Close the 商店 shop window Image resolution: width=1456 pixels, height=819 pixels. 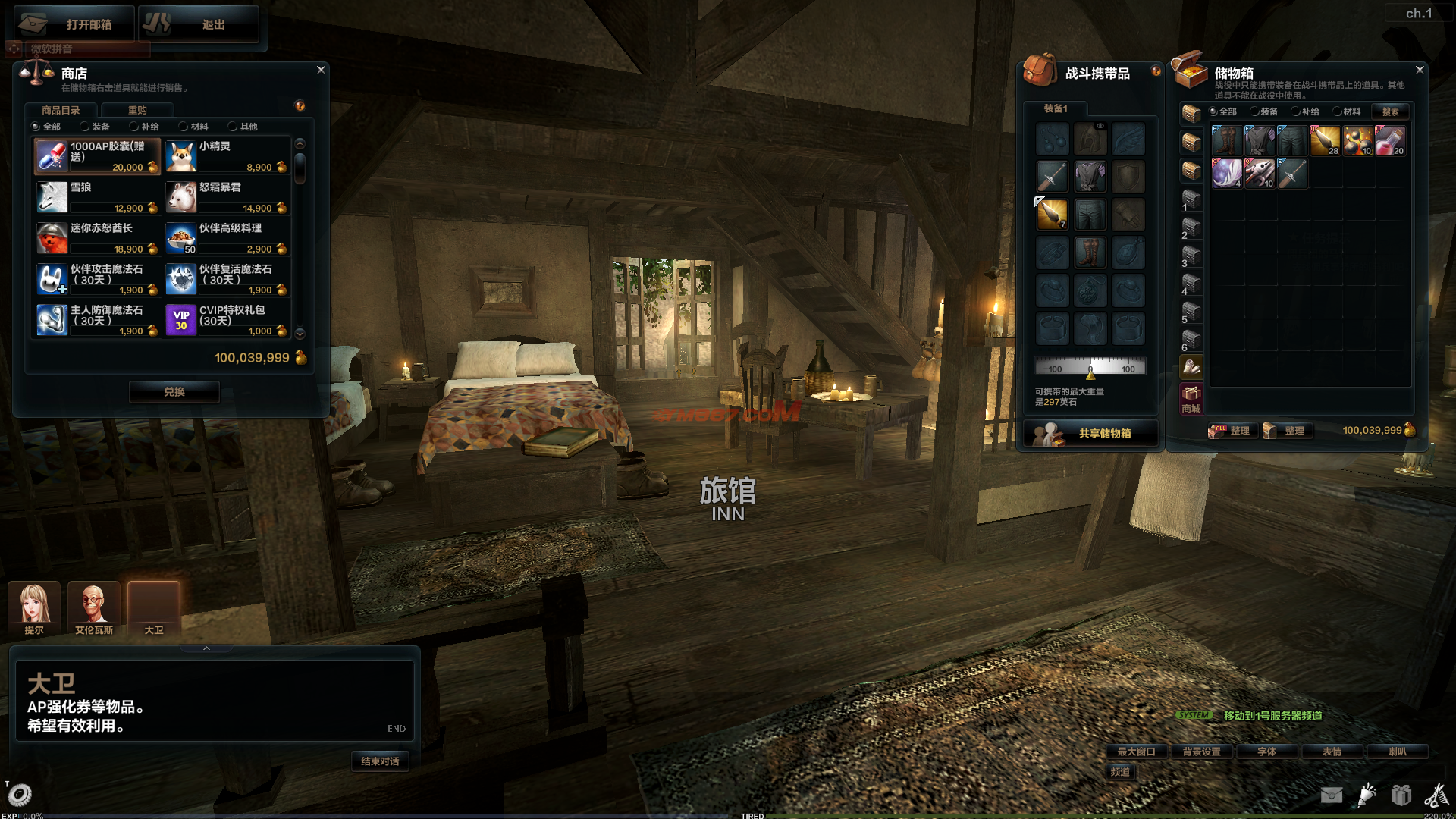tap(321, 70)
